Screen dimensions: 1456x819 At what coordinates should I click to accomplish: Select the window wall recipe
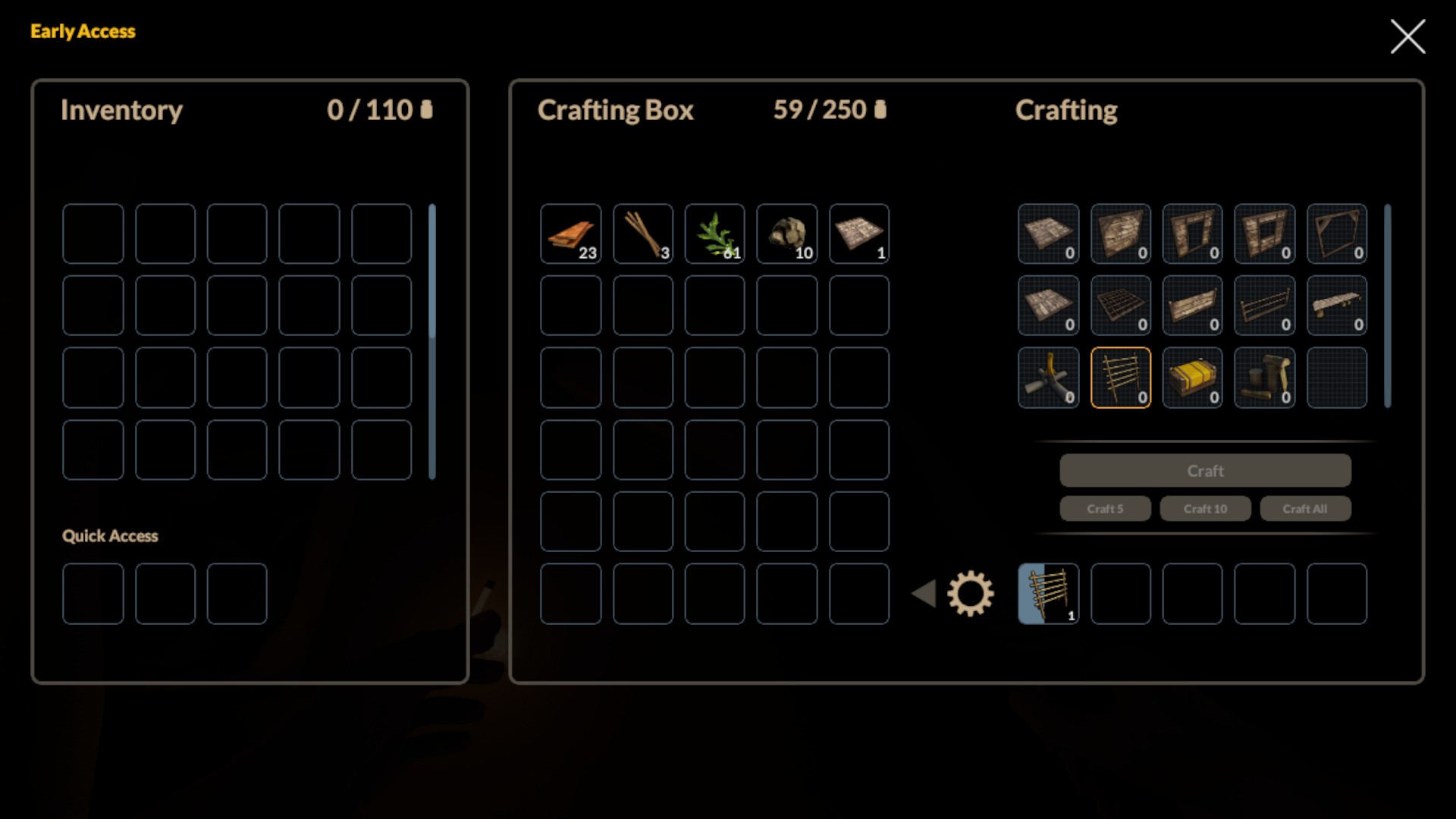coord(1265,234)
